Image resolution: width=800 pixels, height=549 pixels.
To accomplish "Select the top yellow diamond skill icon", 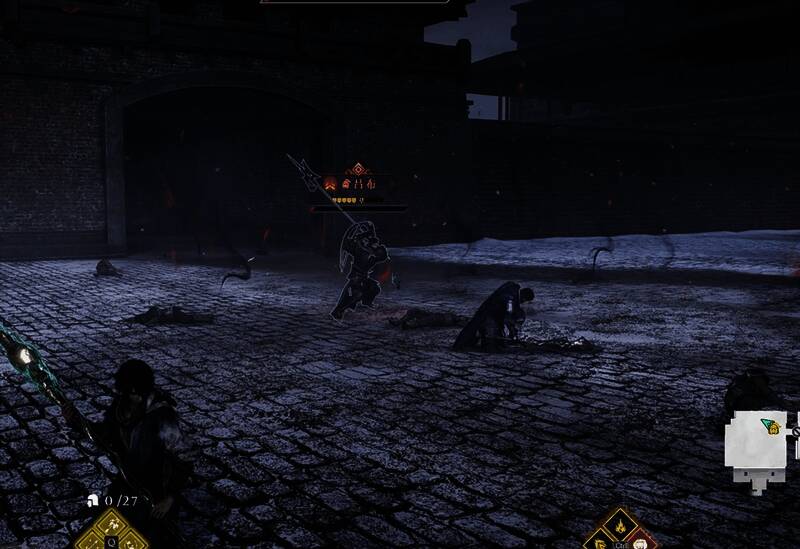I will (x=112, y=523).
